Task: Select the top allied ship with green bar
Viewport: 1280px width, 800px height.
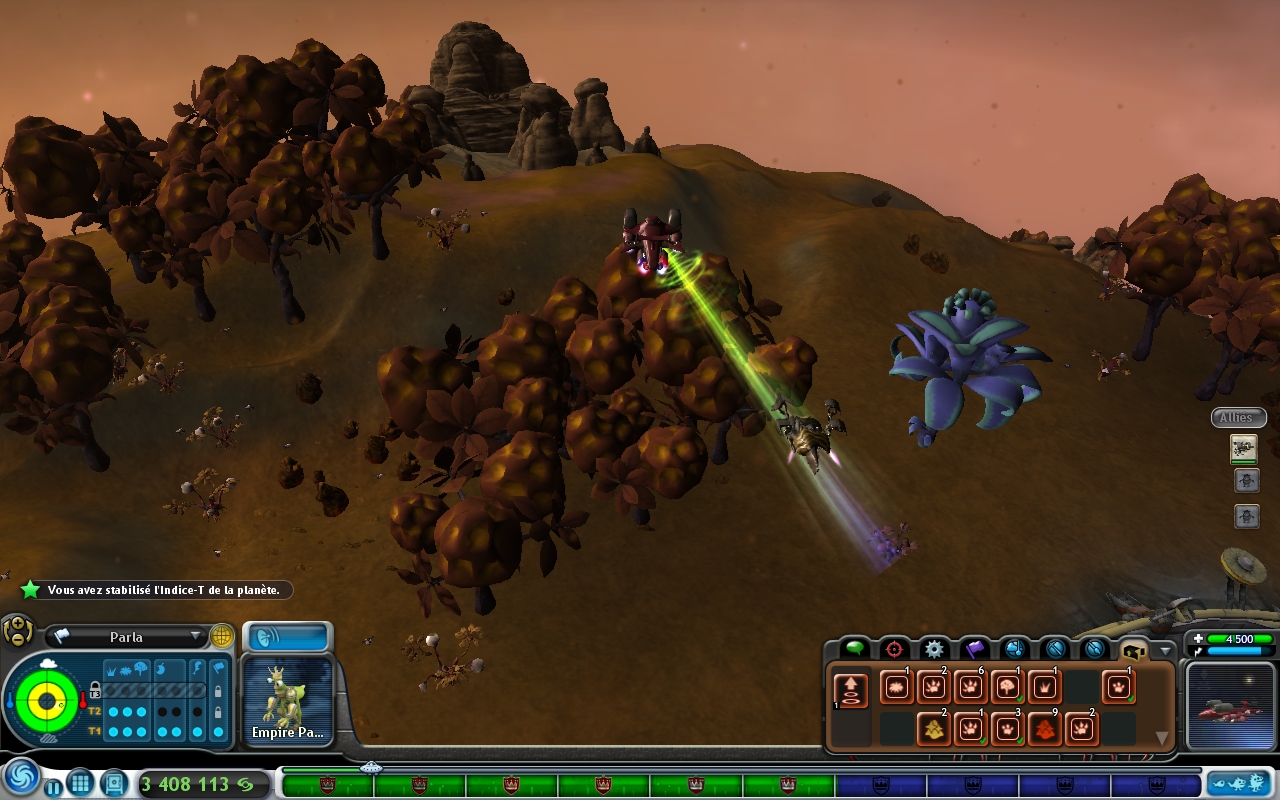Action: (x=1244, y=449)
